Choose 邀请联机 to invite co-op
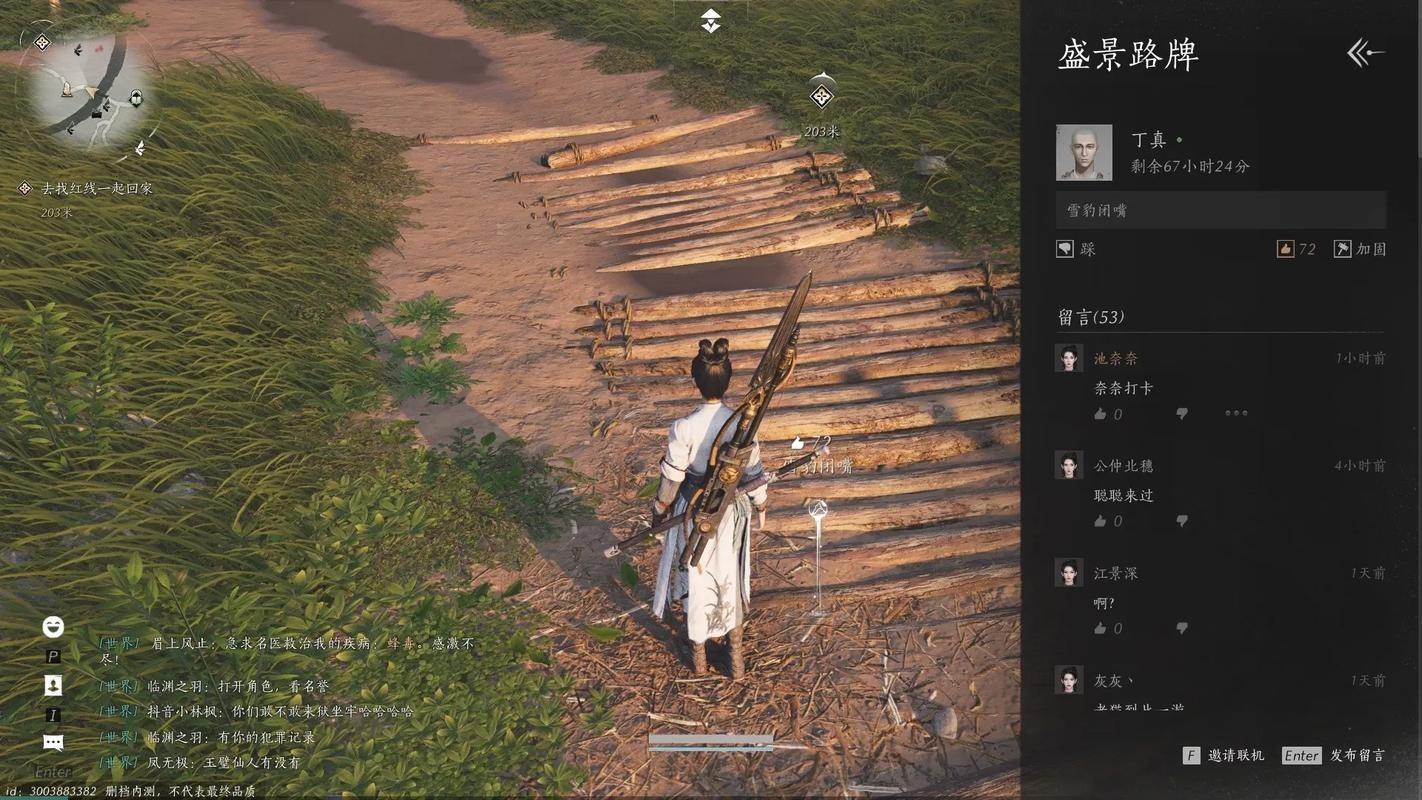Image resolution: width=1422 pixels, height=800 pixels. point(1225,756)
